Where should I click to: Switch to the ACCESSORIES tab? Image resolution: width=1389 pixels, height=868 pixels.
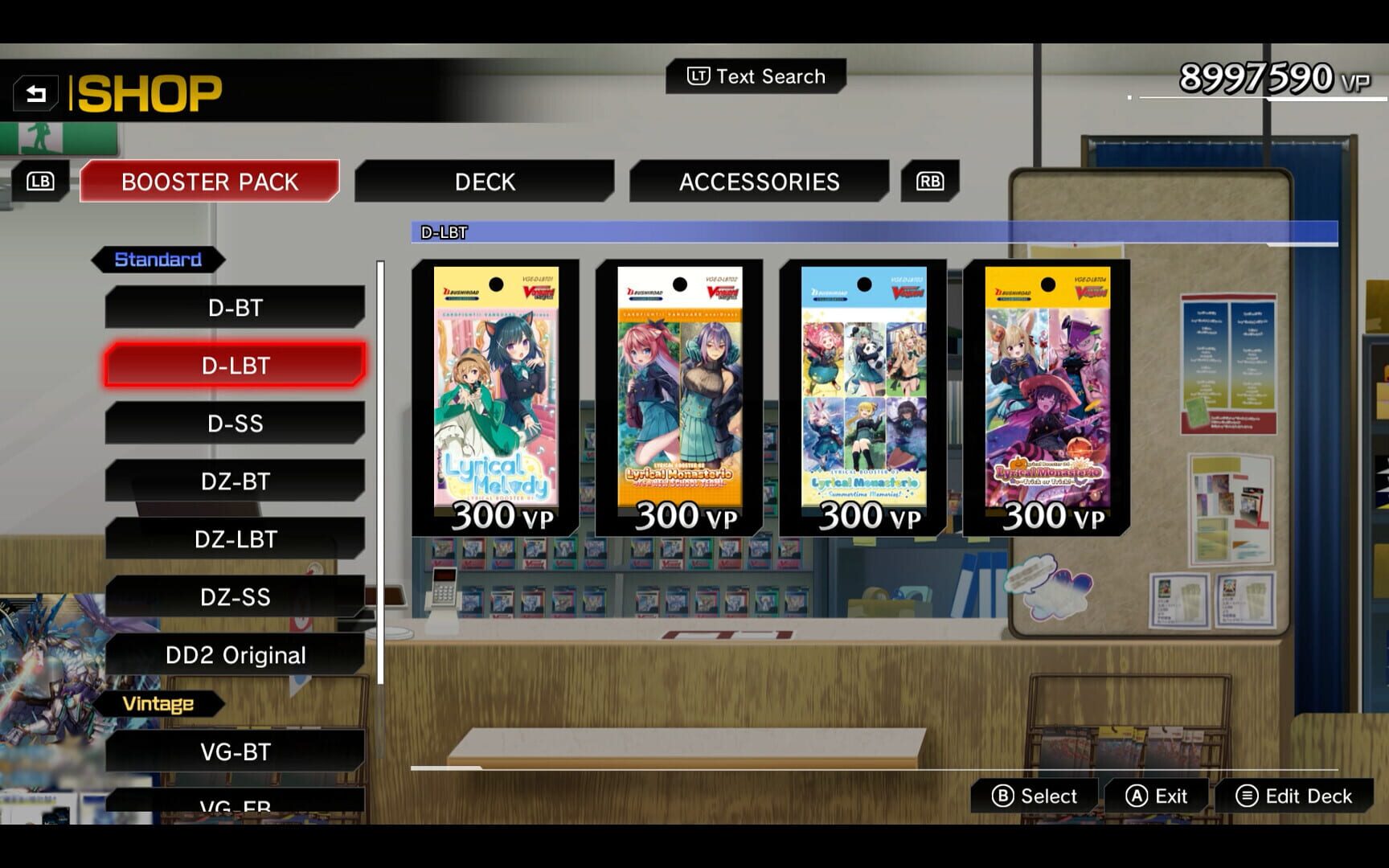click(x=760, y=182)
